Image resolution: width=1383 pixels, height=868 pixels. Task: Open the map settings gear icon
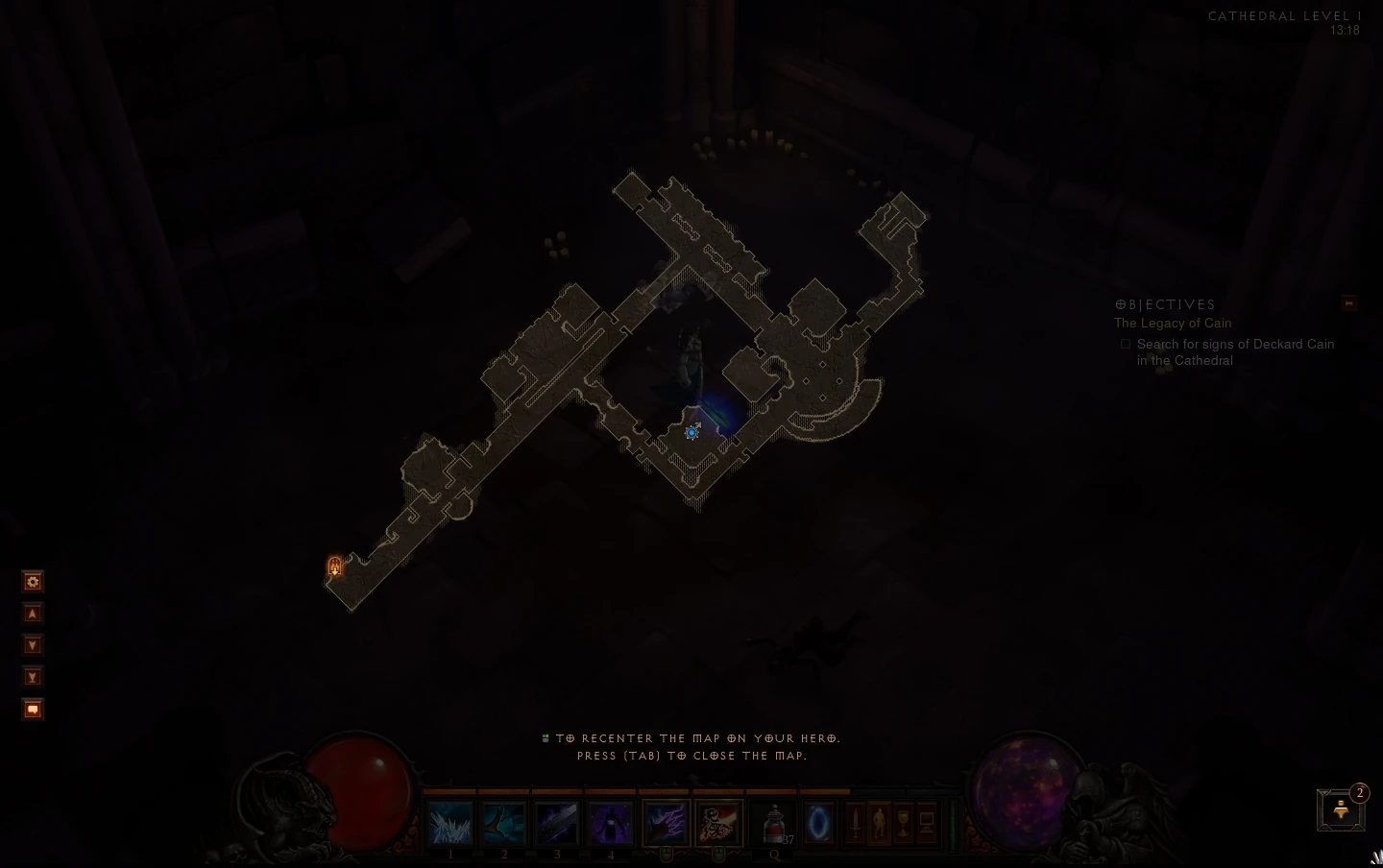[33, 581]
